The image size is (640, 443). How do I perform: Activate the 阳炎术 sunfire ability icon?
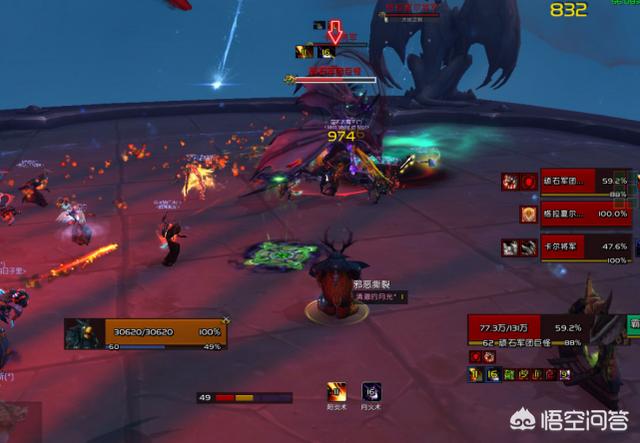coord(338,391)
